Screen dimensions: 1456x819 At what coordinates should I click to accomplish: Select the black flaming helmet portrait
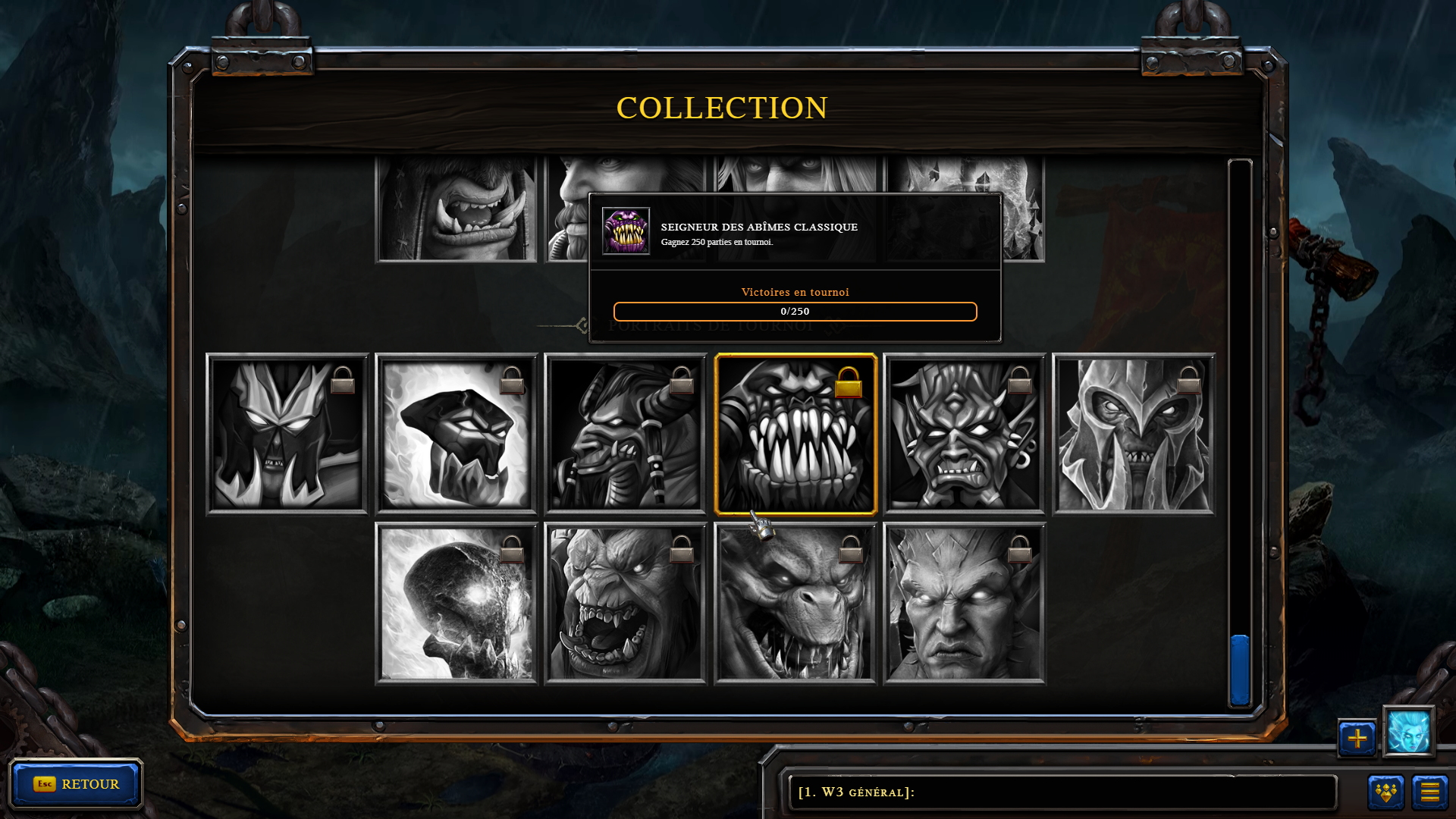457,435
